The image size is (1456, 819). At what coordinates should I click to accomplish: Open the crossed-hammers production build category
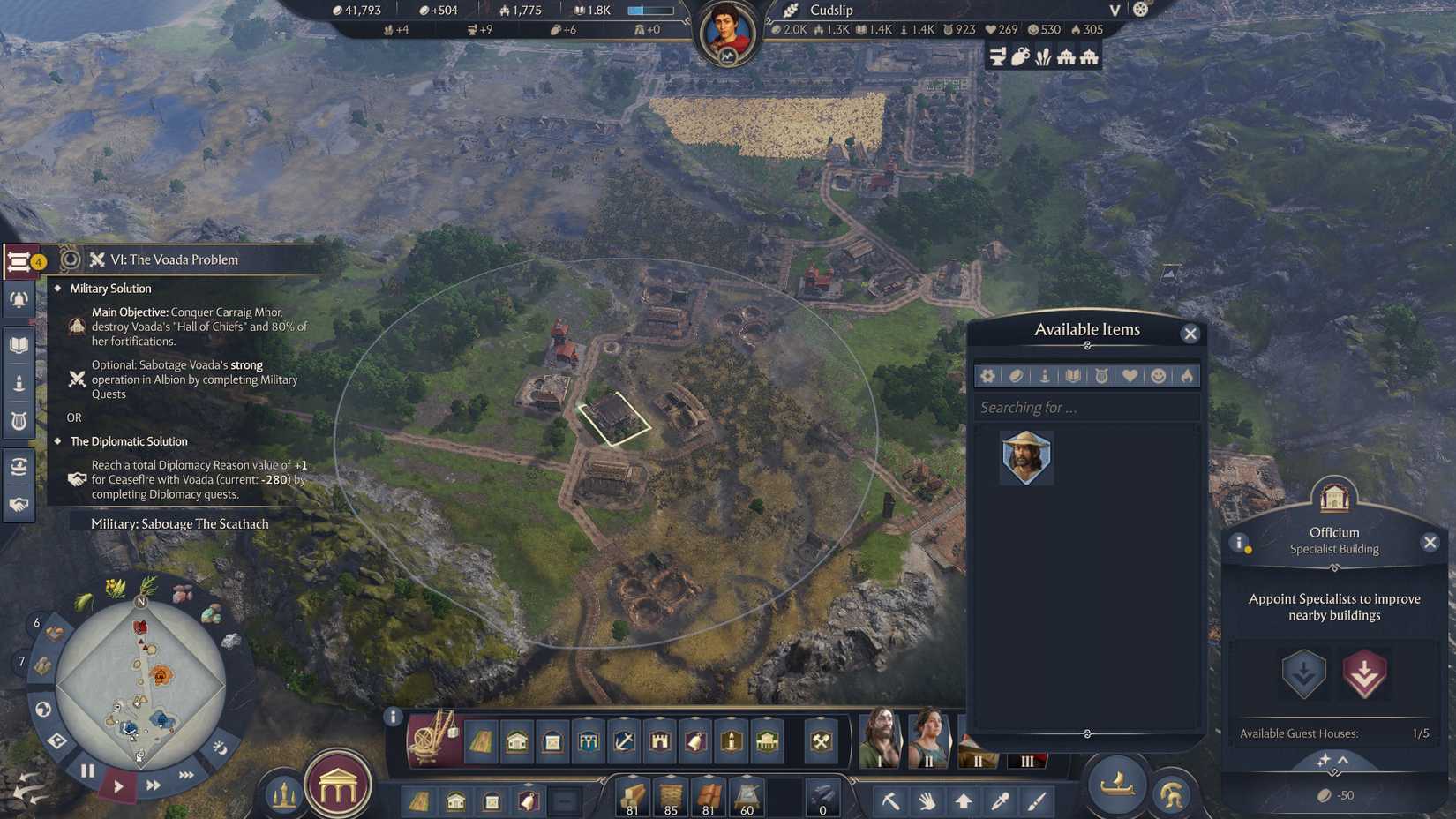[822, 743]
